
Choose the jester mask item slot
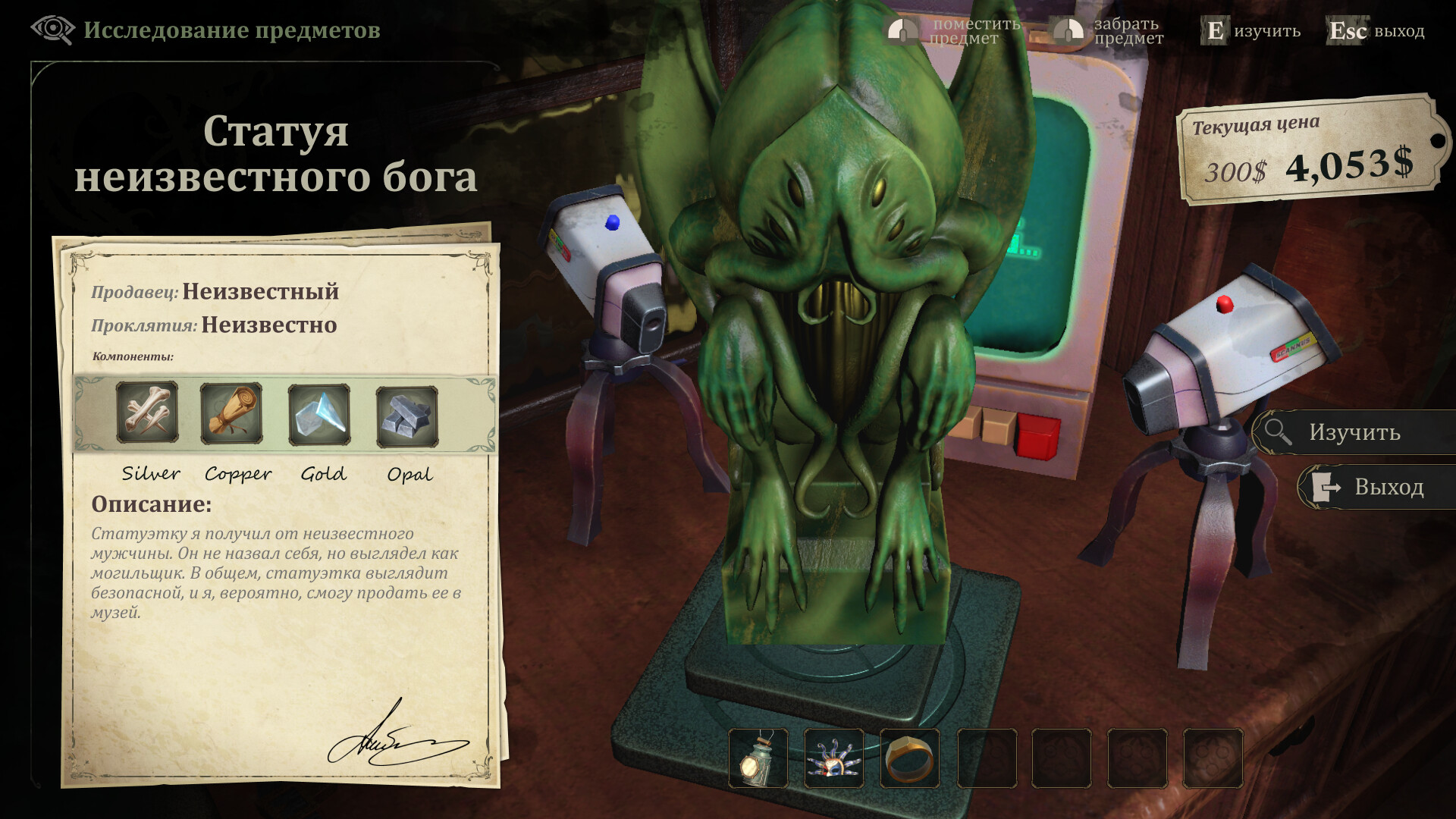pyautogui.click(x=834, y=758)
